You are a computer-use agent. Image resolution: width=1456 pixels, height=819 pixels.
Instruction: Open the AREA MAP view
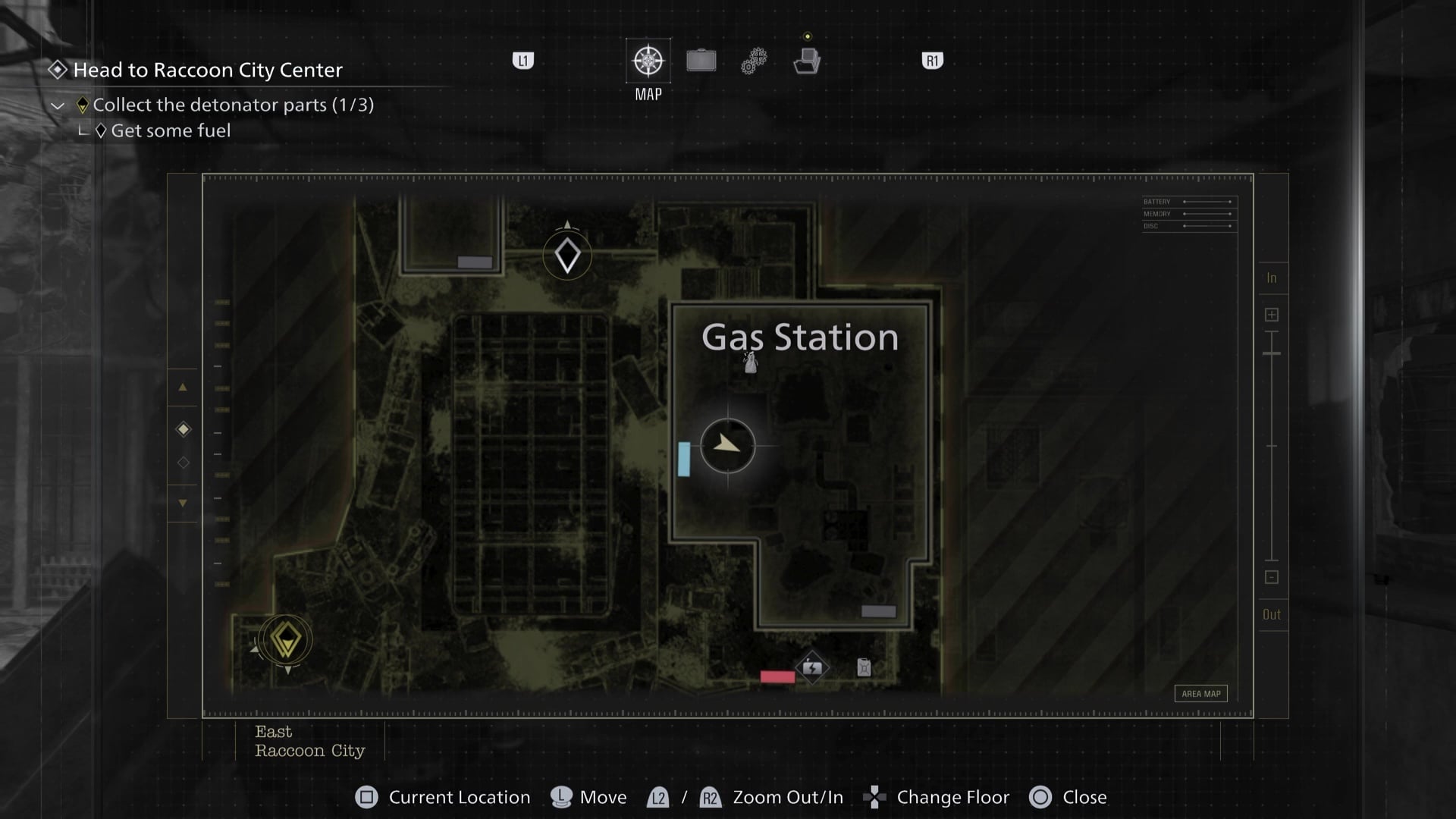pyautogui.click(x=1200, y=693)
